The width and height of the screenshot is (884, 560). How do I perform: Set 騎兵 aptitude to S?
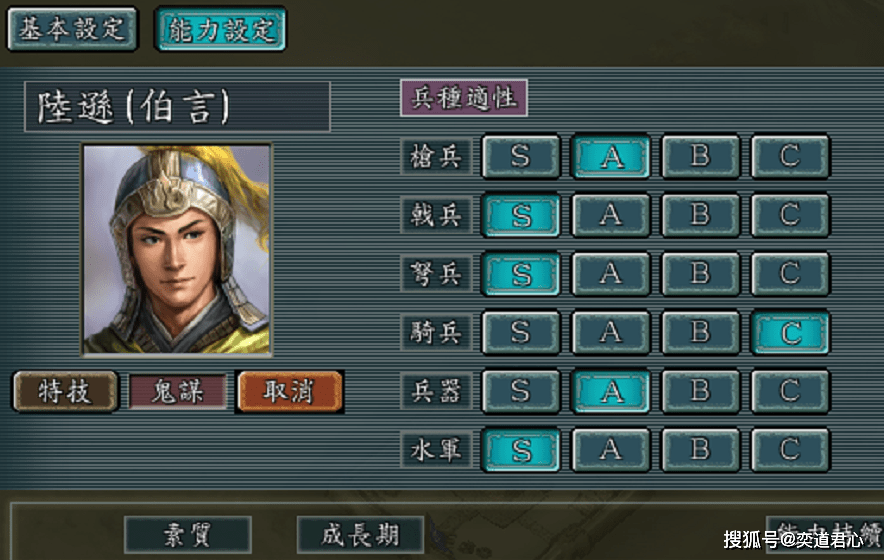[520, 332]
